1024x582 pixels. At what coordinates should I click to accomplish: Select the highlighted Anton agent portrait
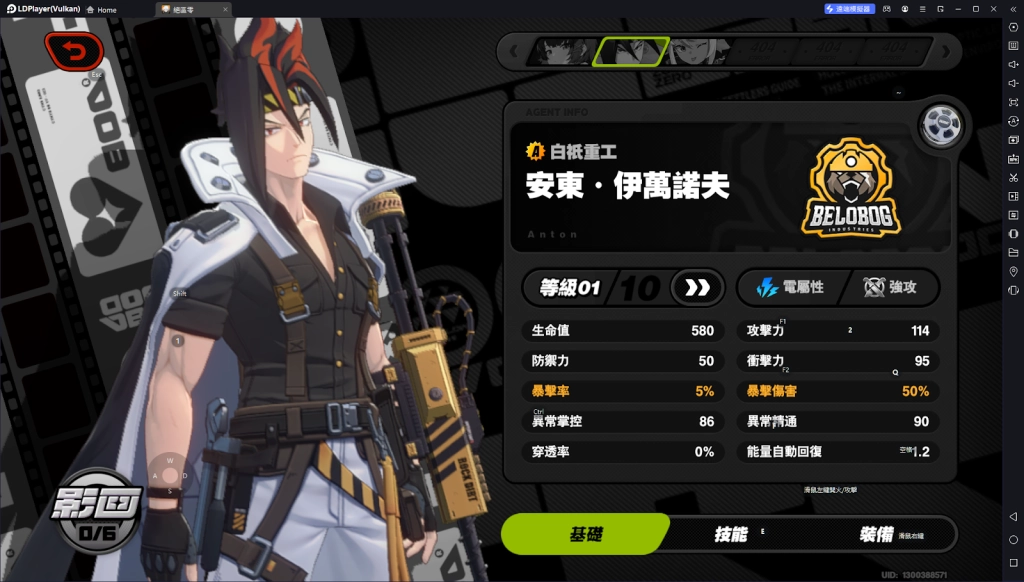click(630, 51)
